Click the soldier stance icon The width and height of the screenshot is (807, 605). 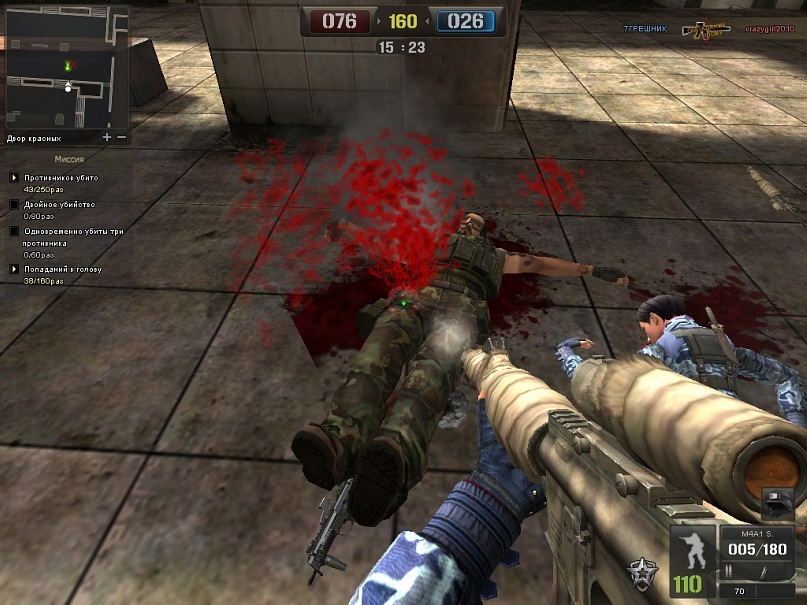click(689, 551)
